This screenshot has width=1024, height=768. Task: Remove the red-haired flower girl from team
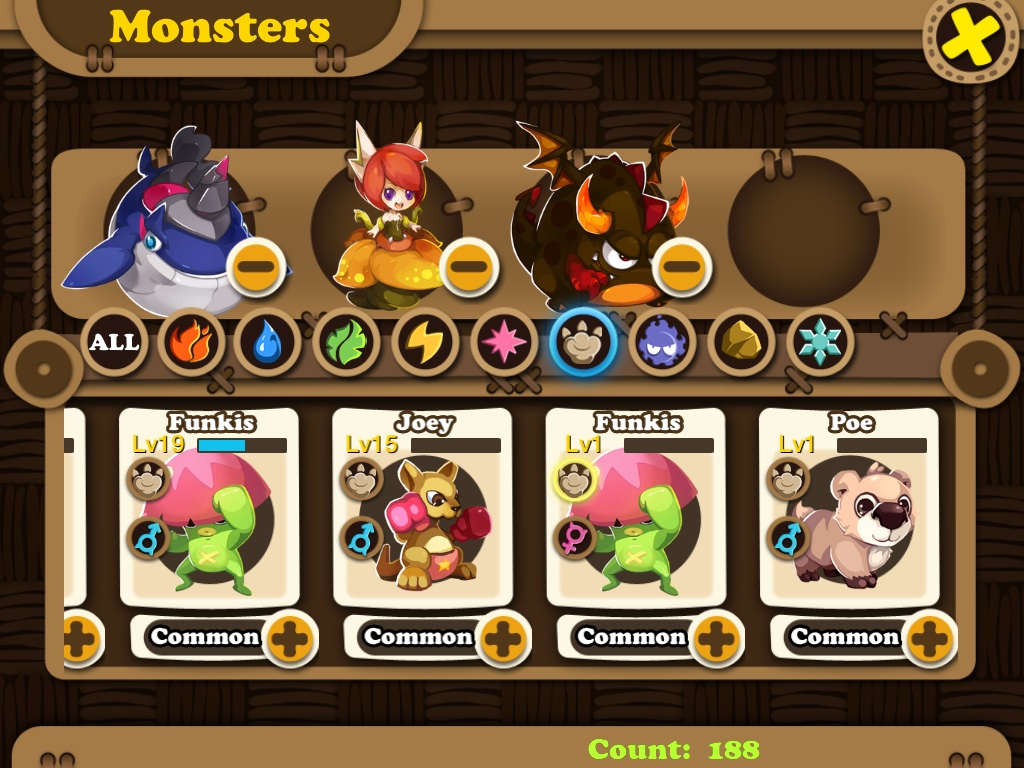point(469,267)
